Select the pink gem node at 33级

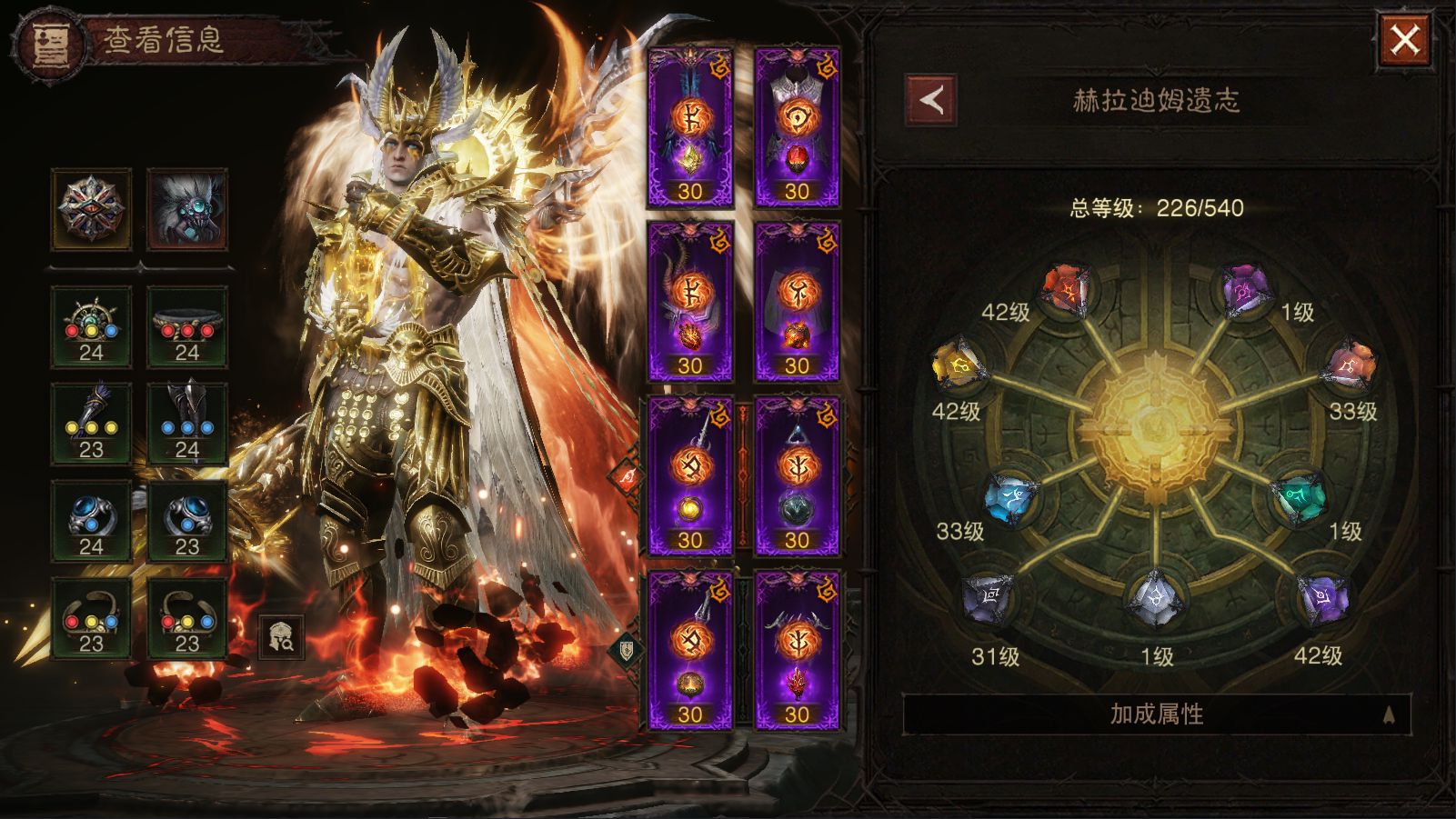coord(1351,366)
